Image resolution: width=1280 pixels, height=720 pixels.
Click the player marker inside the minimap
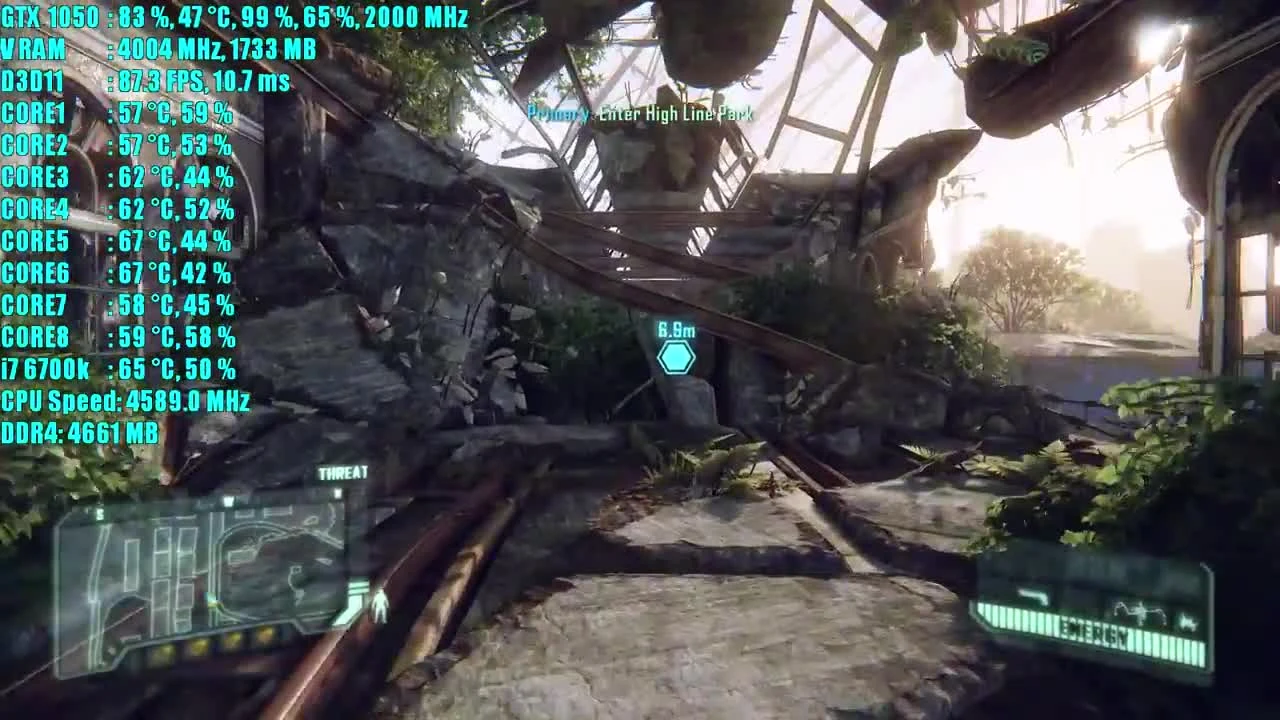pos(211,601)
